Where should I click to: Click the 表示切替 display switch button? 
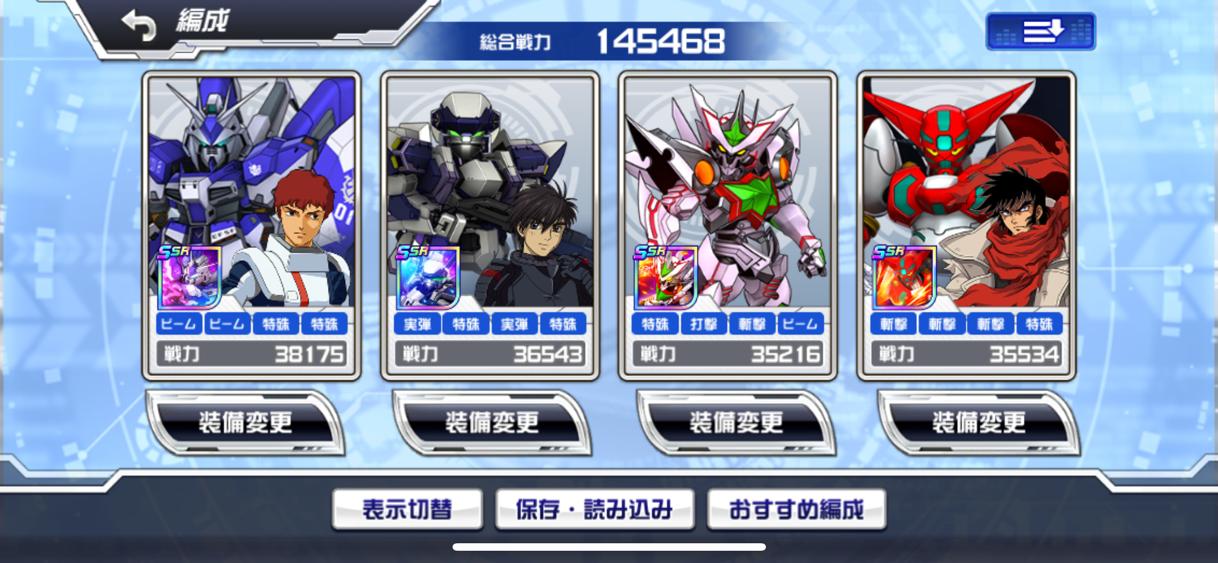point(407,510)
